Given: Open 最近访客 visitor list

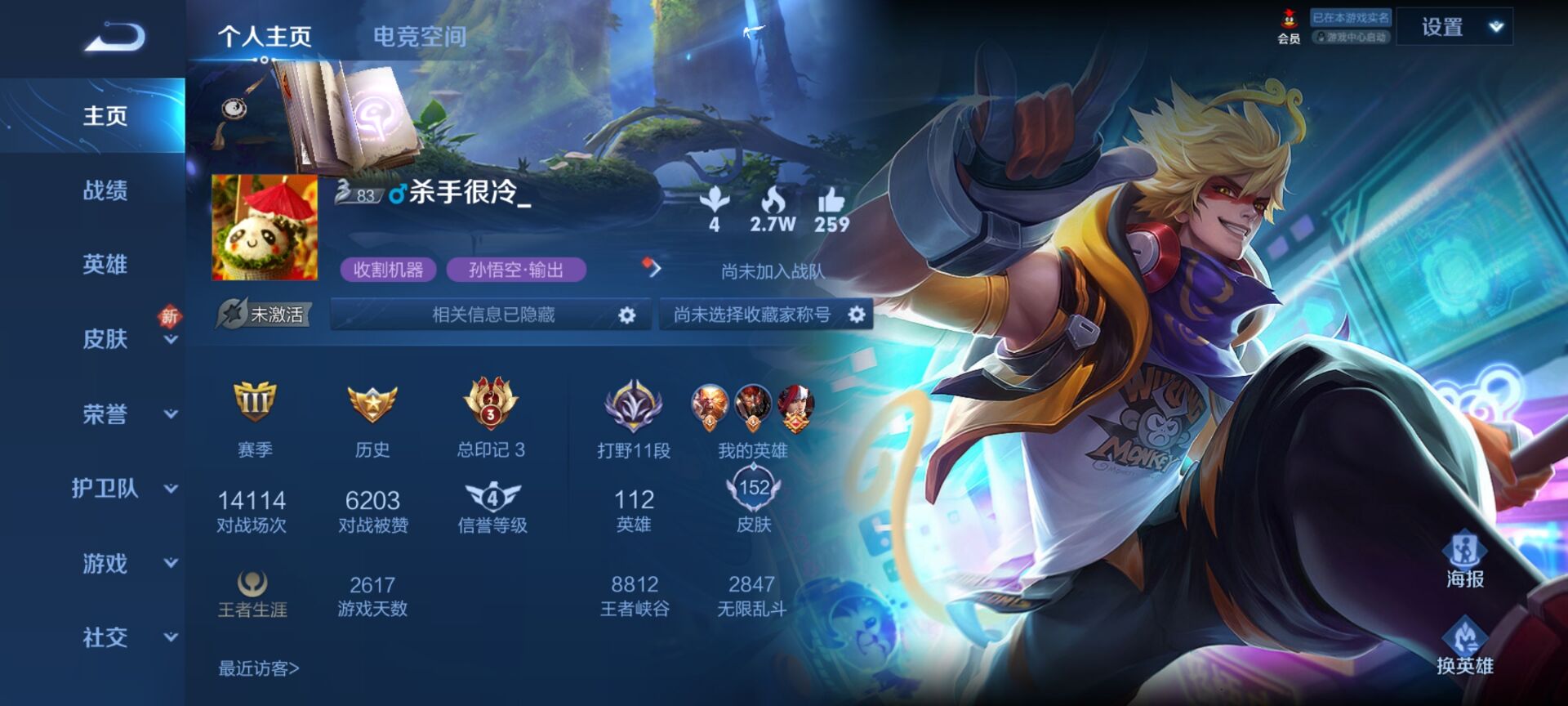Looking at the screenshot, I should pos(258,669).
